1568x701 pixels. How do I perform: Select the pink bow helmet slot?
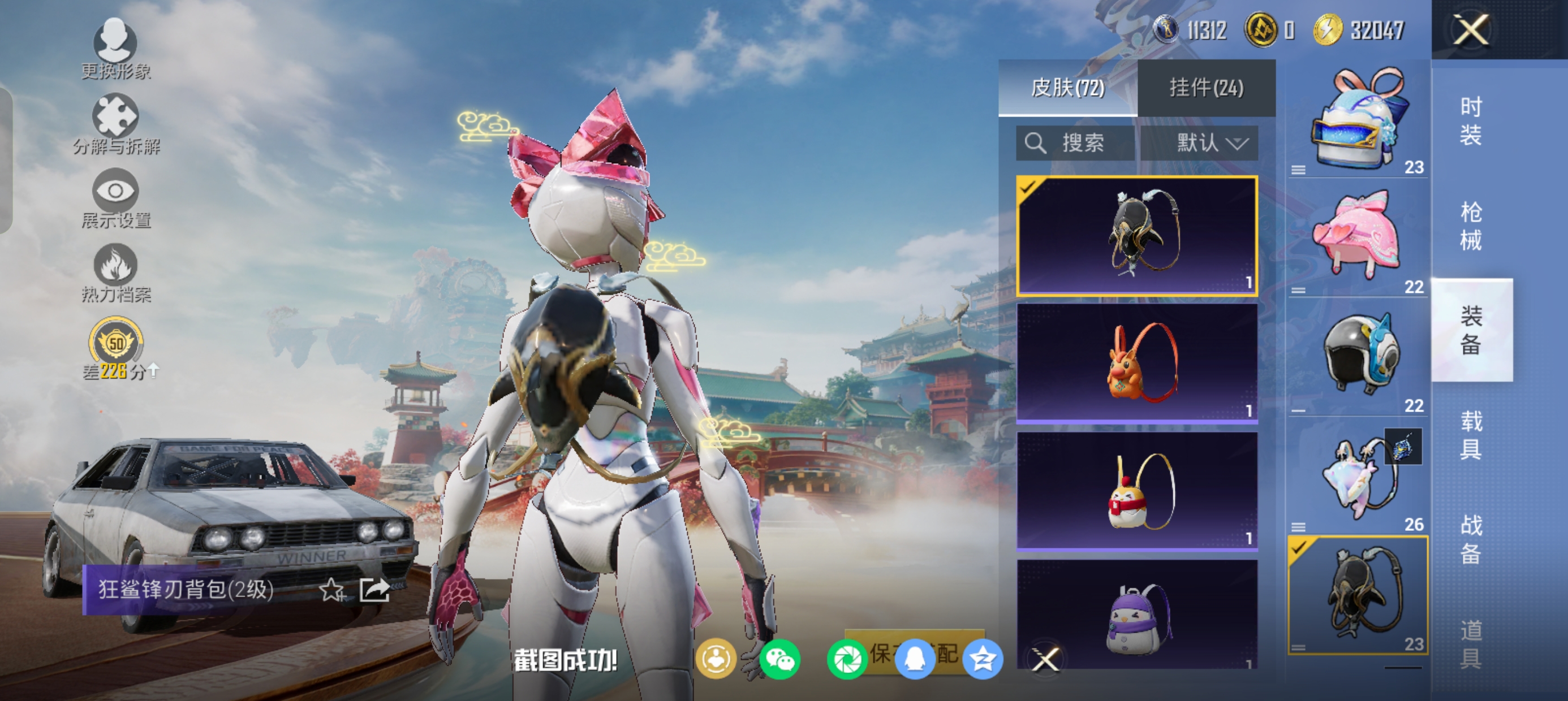[1358, 239]
